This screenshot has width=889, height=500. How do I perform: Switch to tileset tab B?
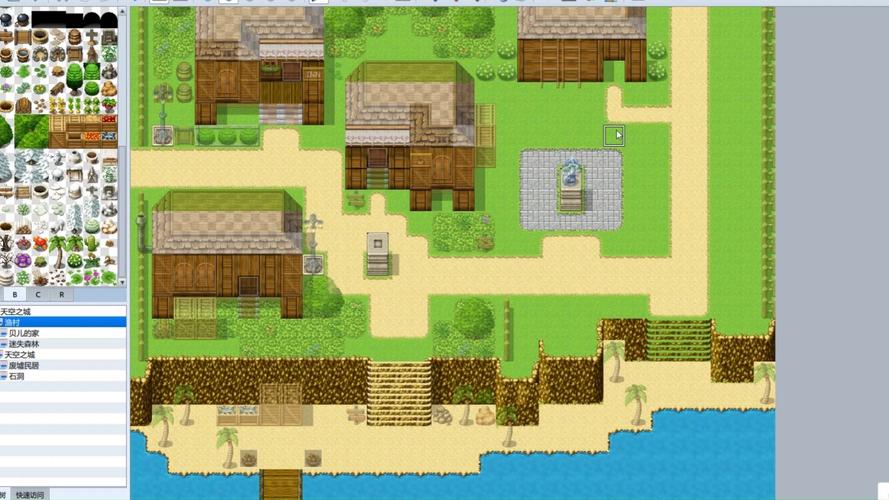click(14, 294)
